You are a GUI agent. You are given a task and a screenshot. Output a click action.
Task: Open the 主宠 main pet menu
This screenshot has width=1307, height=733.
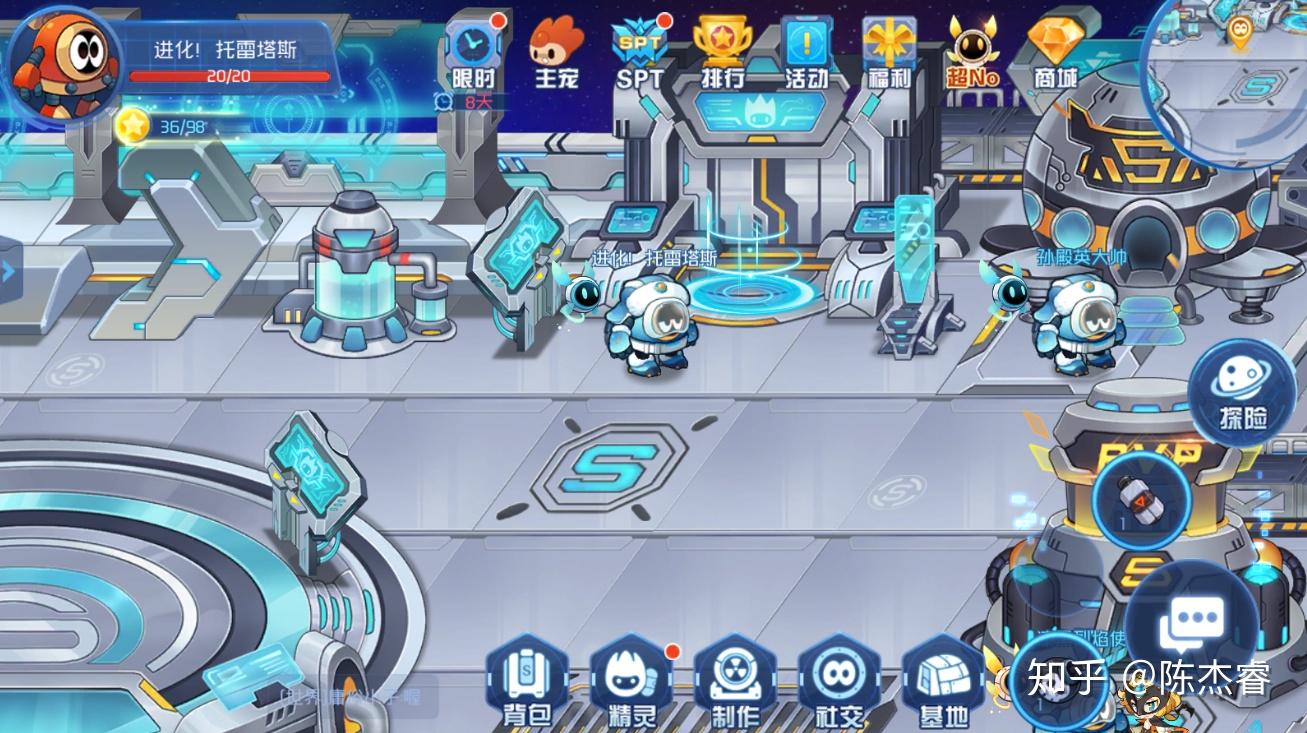[556, 53]
